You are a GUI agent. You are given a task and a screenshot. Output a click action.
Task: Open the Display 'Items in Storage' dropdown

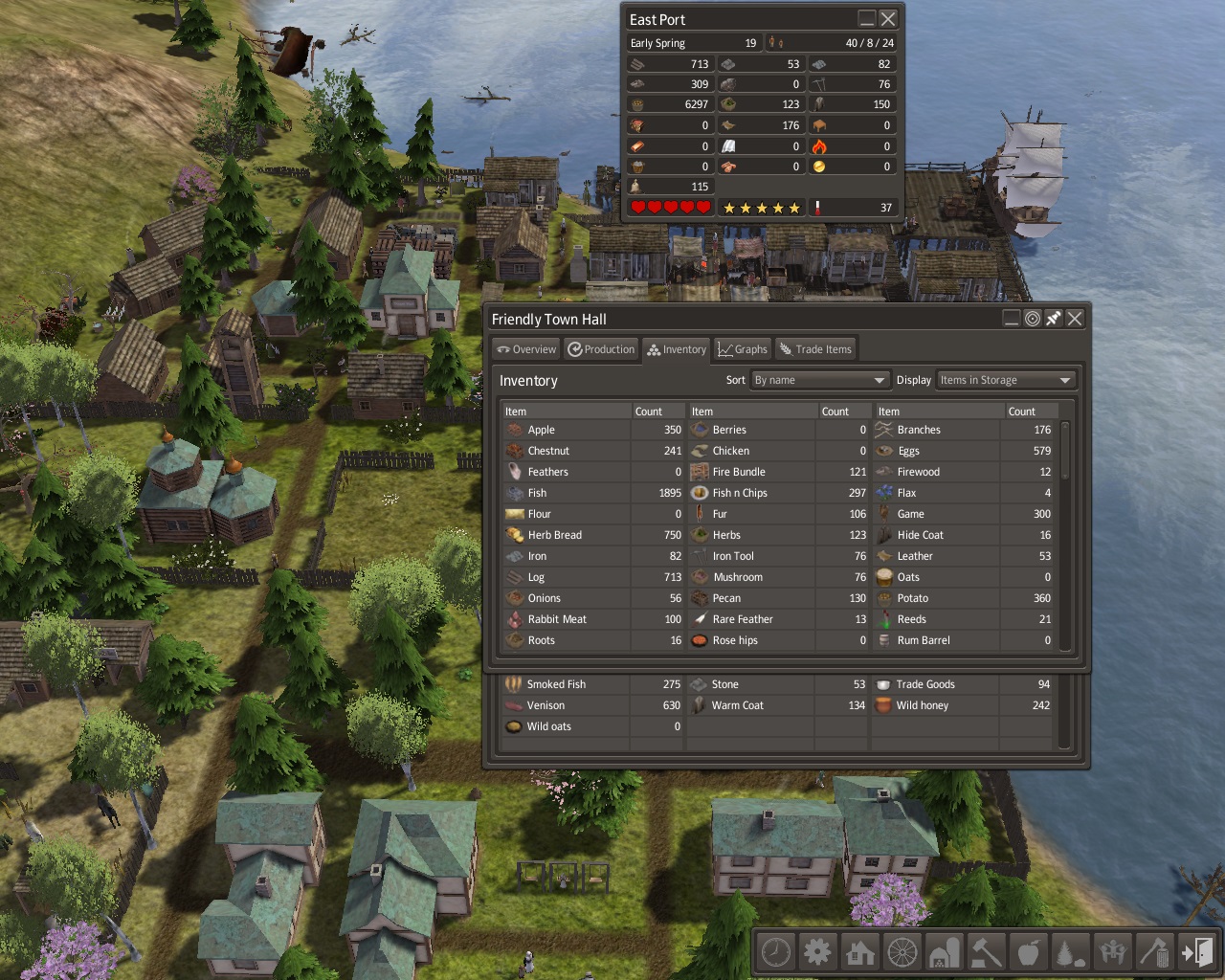click(1006, 380)
